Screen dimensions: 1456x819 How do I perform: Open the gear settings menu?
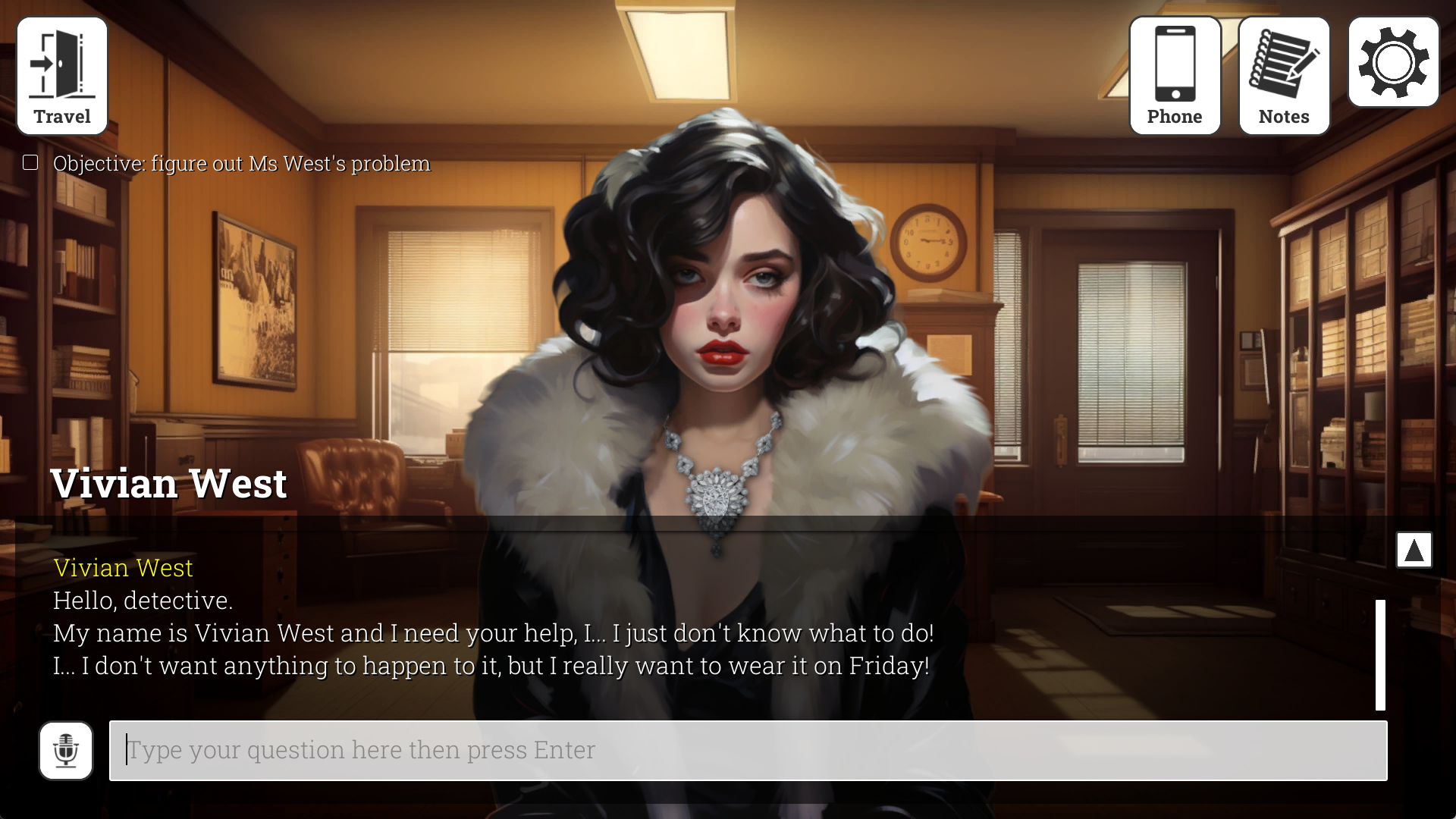(1393, 62)
